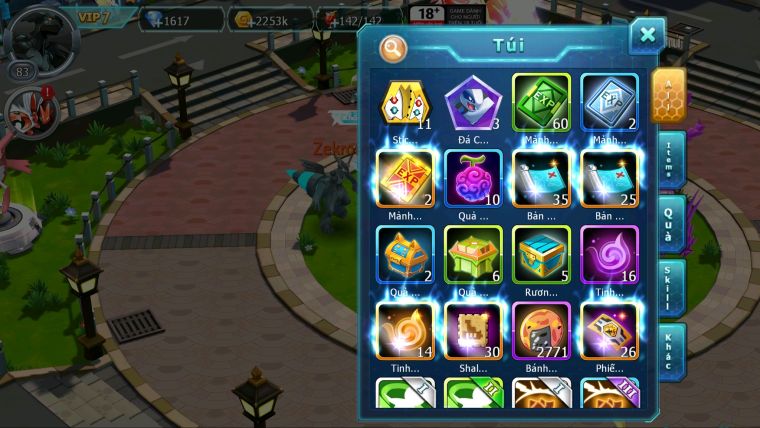The height and width of the screenshot is (428, 760).
Task: Select the green EXP shard with 60
Action: point(541,103)
